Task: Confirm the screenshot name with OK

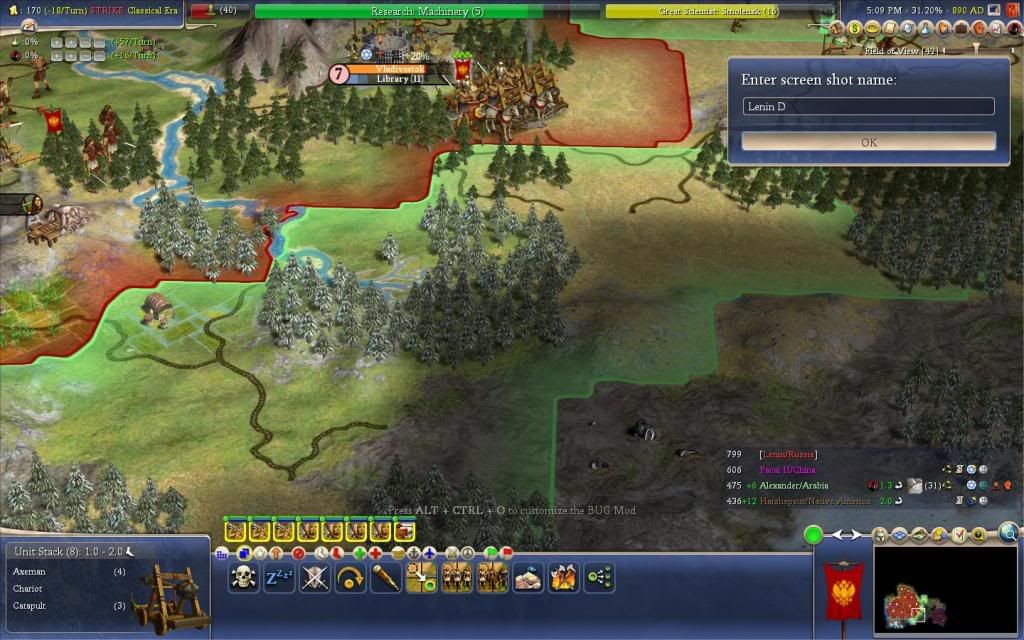Action: [868, 142]
